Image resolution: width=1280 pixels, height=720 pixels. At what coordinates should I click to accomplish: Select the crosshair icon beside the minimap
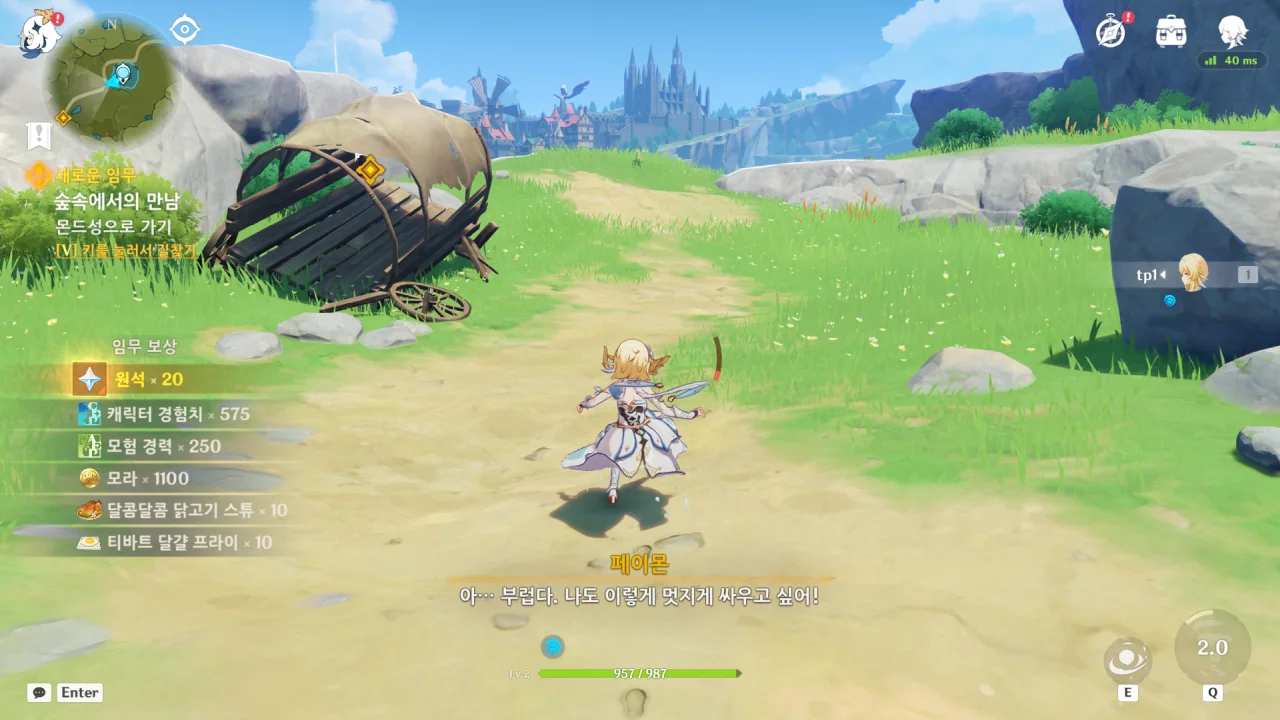185,30
